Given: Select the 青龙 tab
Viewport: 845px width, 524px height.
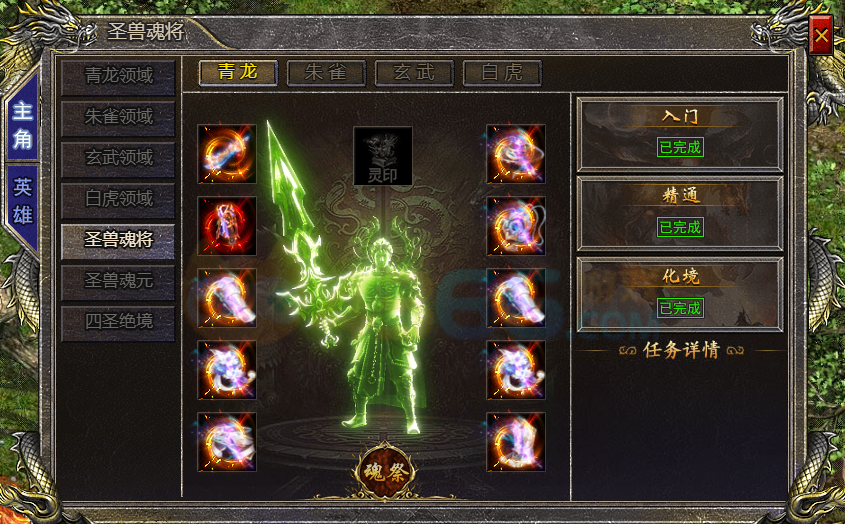Looking at the screenshot, I should pos(238,72).
